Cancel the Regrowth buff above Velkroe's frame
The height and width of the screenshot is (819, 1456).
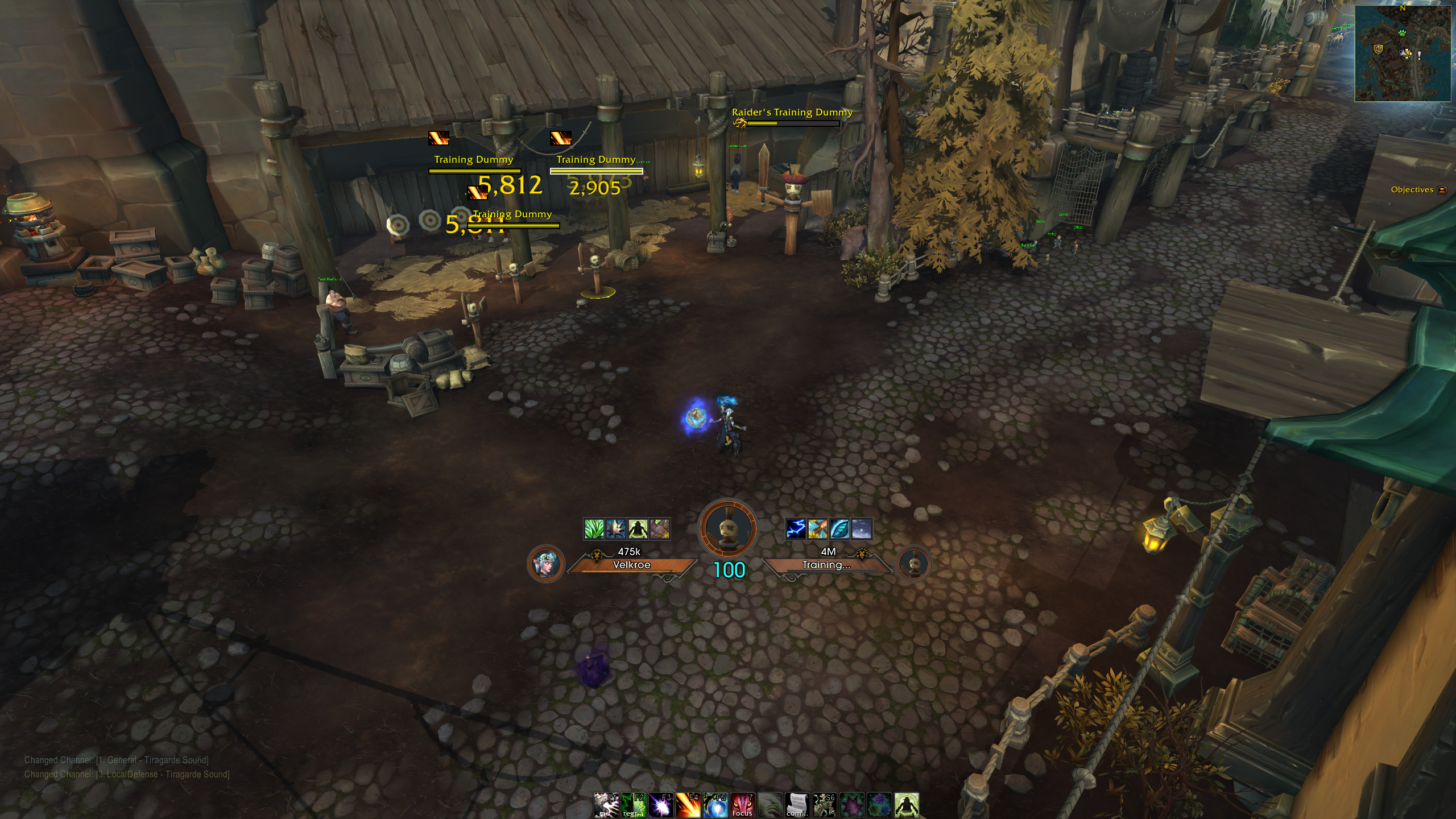click(x=594, y=528)
